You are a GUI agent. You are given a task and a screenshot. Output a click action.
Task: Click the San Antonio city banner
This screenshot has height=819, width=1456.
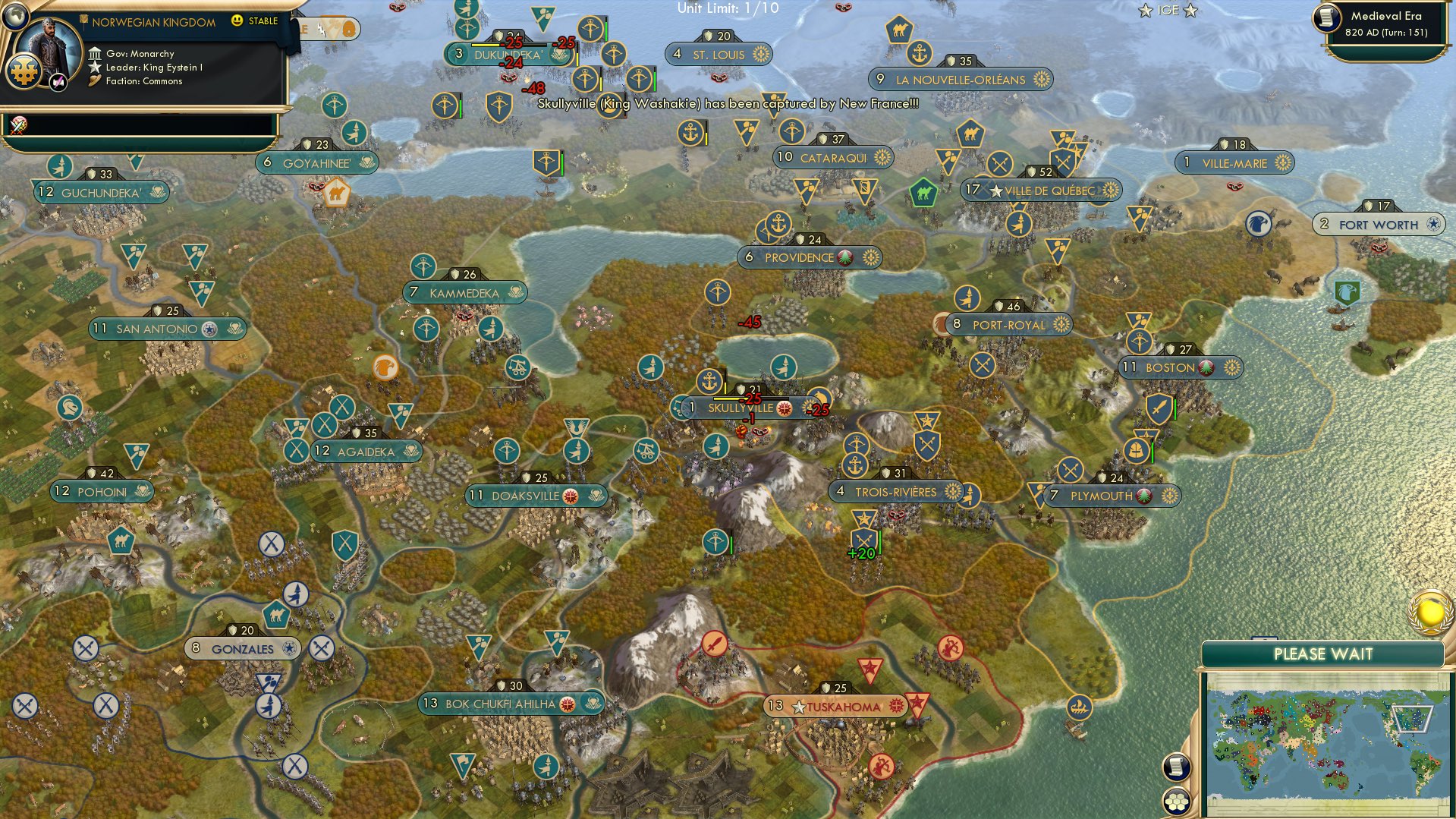[157, 329]
